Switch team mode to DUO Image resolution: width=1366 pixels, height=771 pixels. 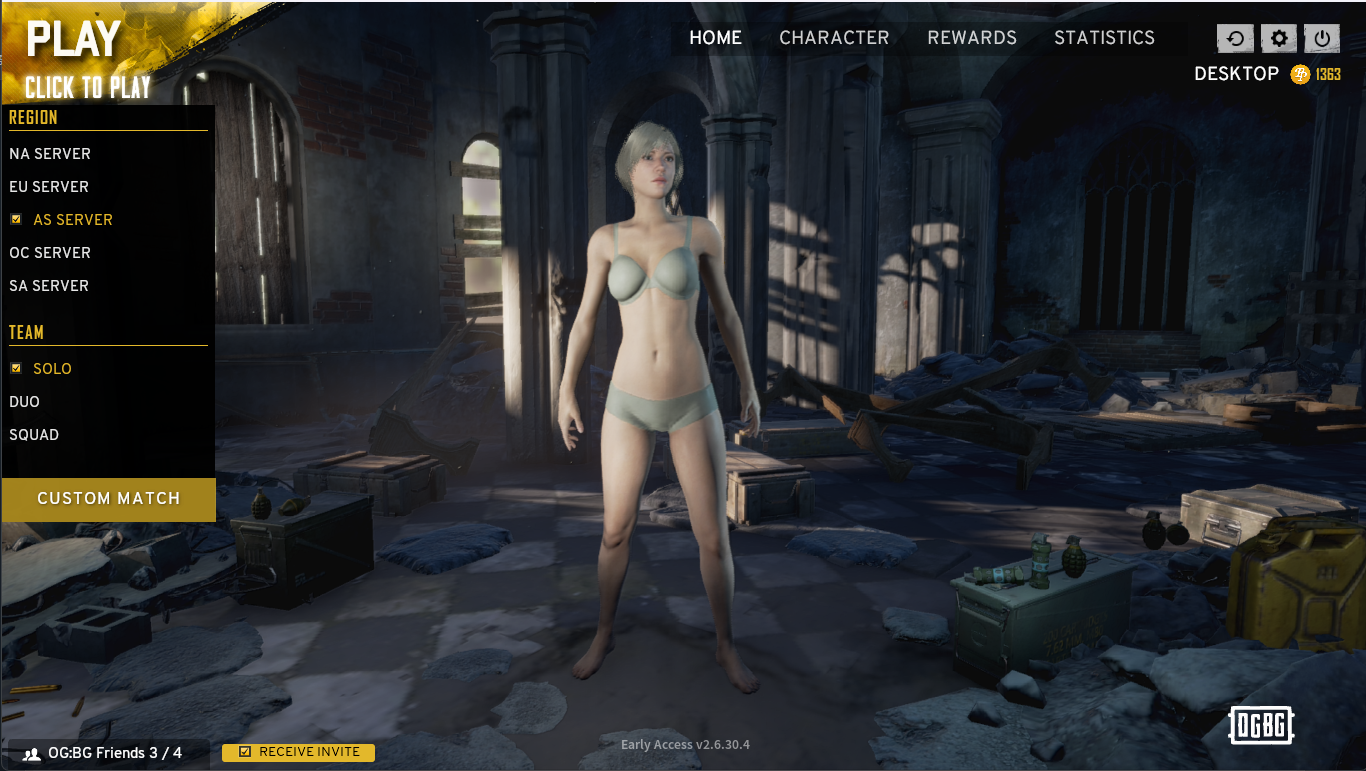(x=24, y=401)
